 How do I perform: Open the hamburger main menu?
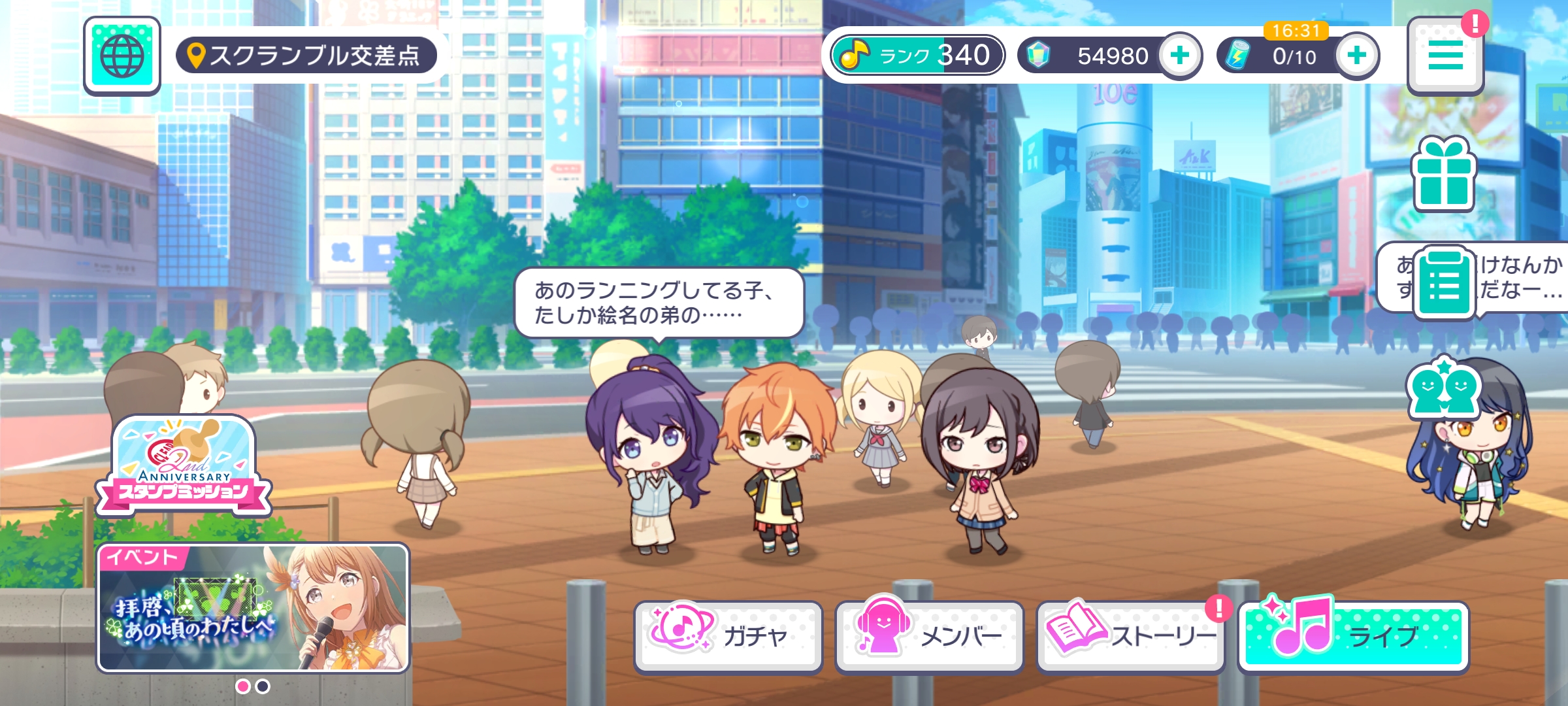[1445, 56]
